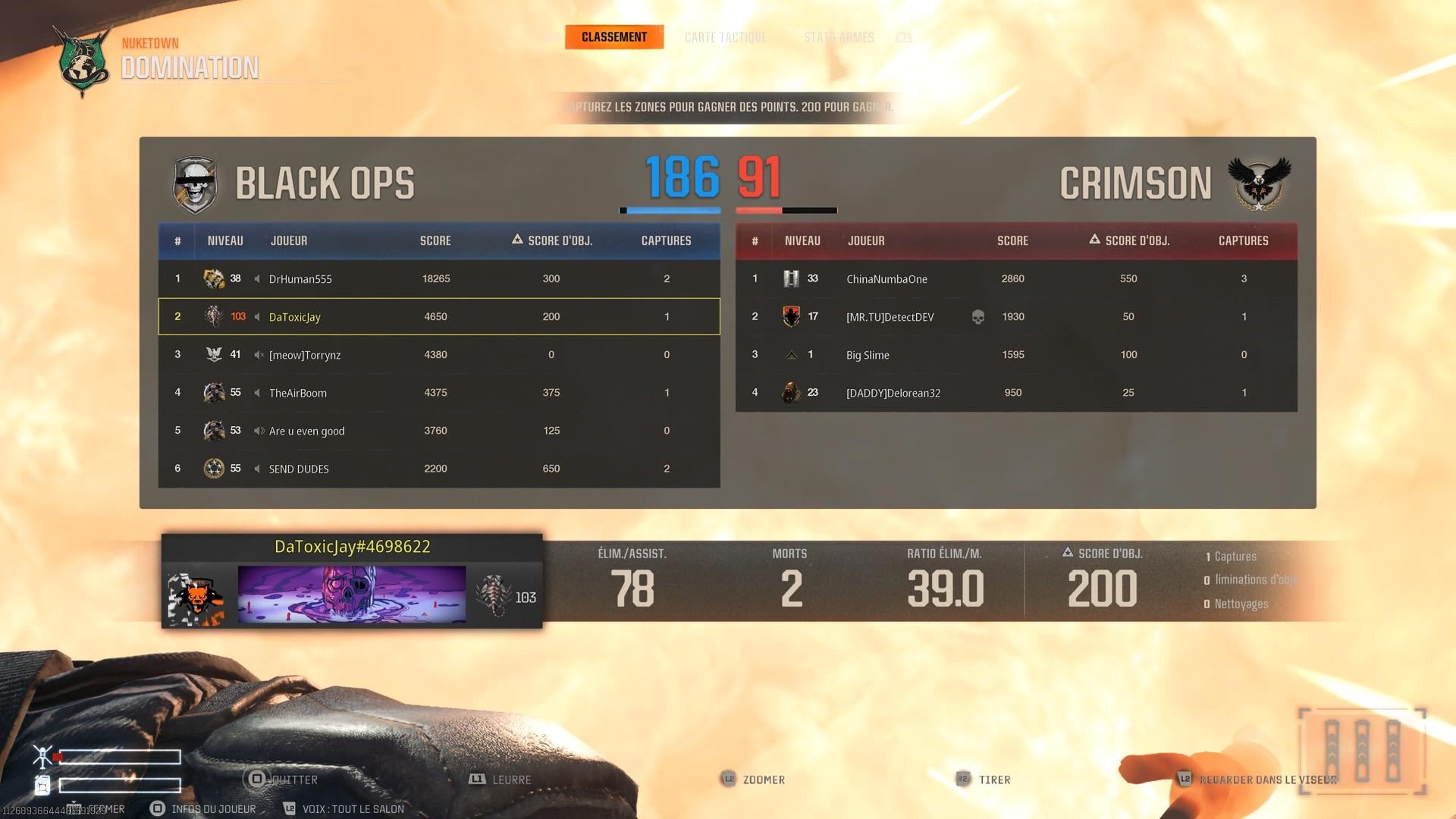Open DaToxicJay's purple skull calling card
Screen dimensions: 1456x819
point(352,595)
